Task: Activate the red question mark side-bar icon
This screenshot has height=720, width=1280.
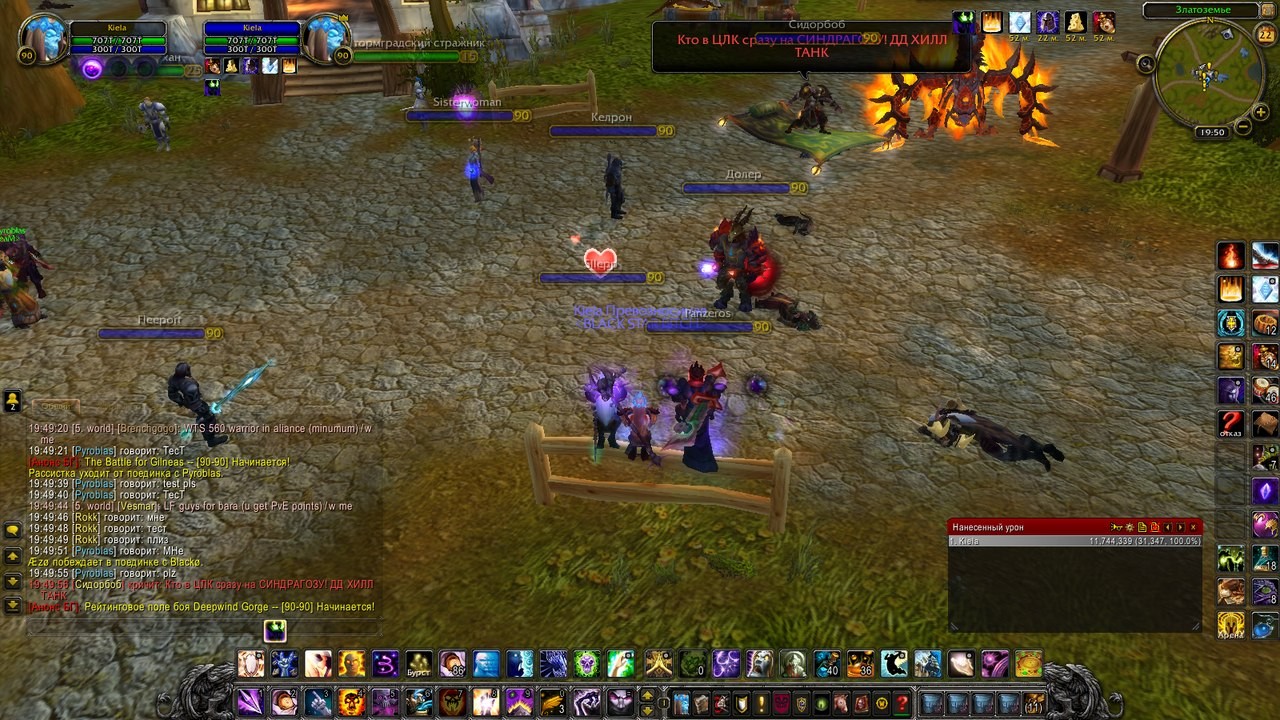Action: pos(1231,423)
